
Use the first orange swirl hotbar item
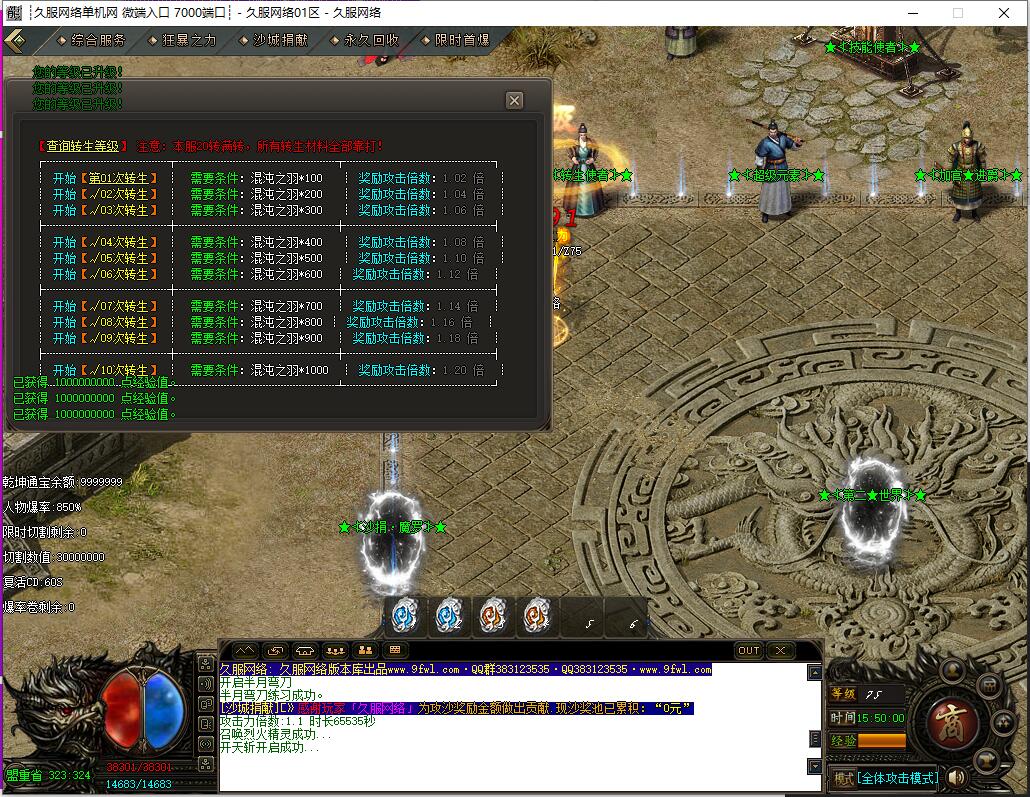pos(492,616)
